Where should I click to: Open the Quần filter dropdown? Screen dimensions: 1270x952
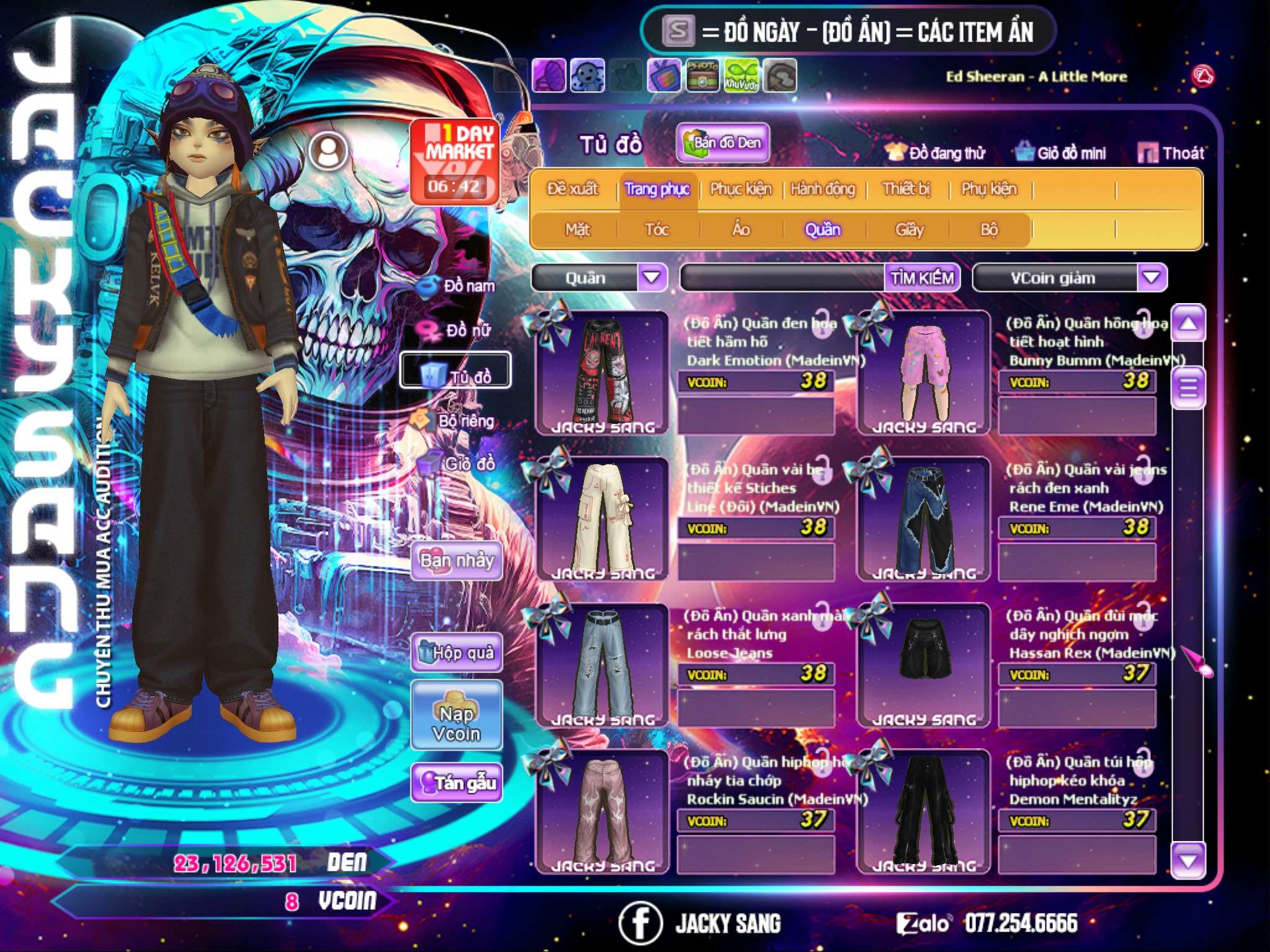click(x=652, y=278)
